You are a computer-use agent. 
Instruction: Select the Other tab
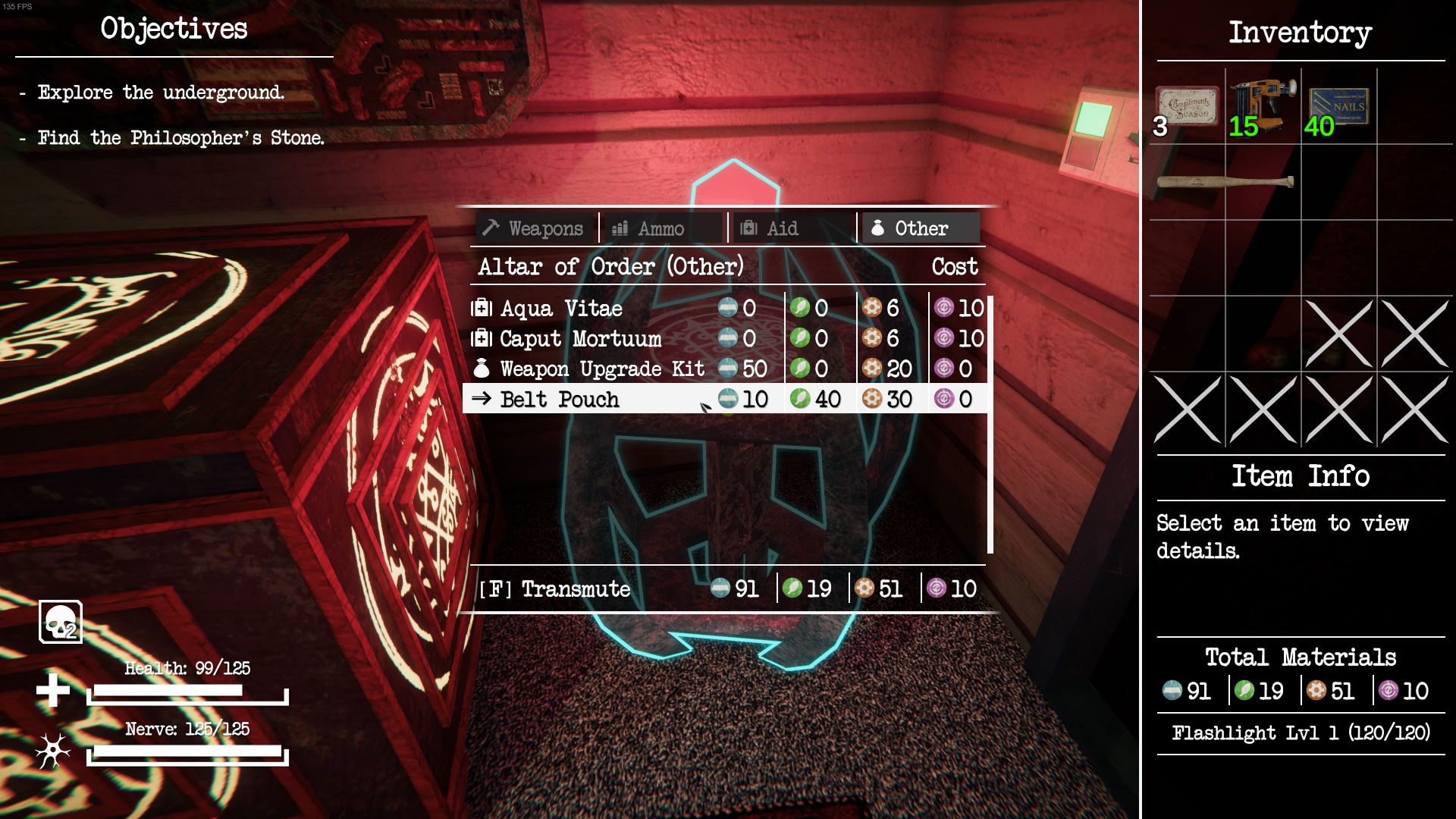[920, 228]
